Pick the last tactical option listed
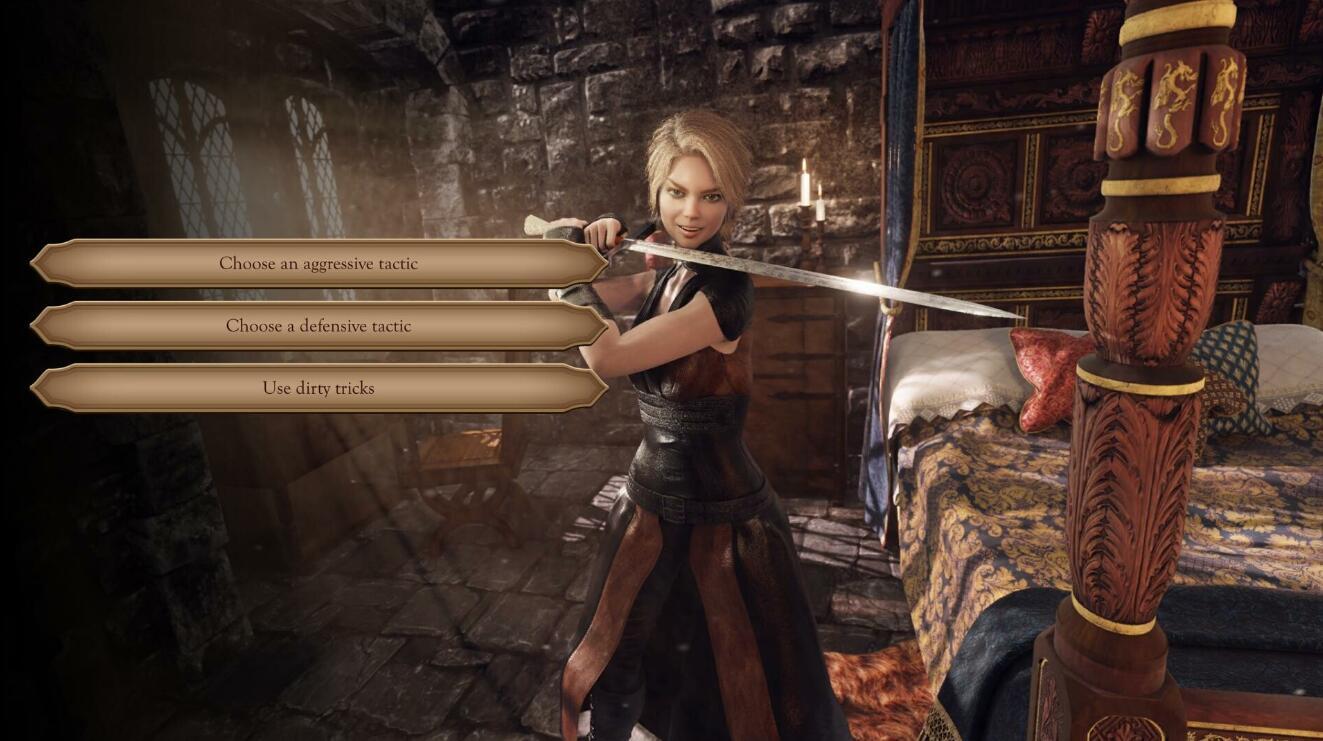 coord(318,388)
